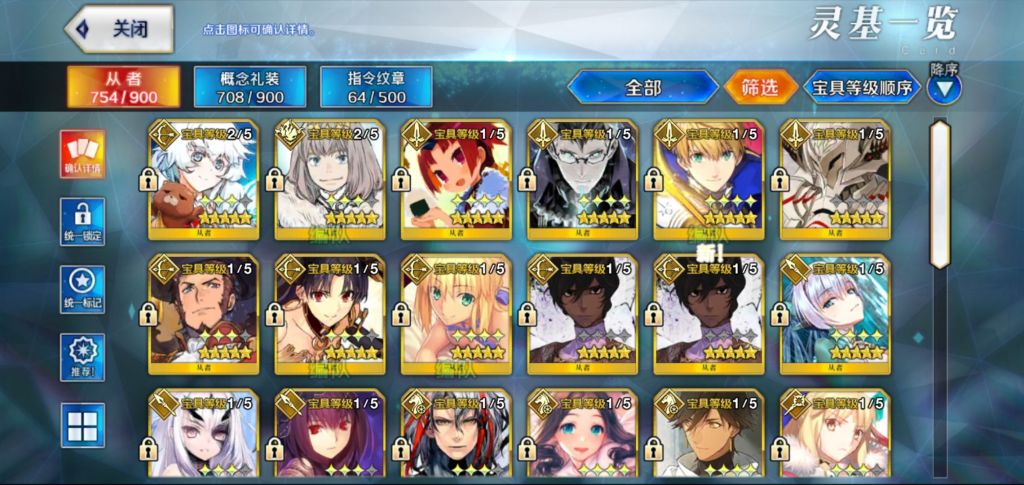1024x485 pixels.
Task: Show the 指令纹章 command code tab
Action: click(376, 87)
